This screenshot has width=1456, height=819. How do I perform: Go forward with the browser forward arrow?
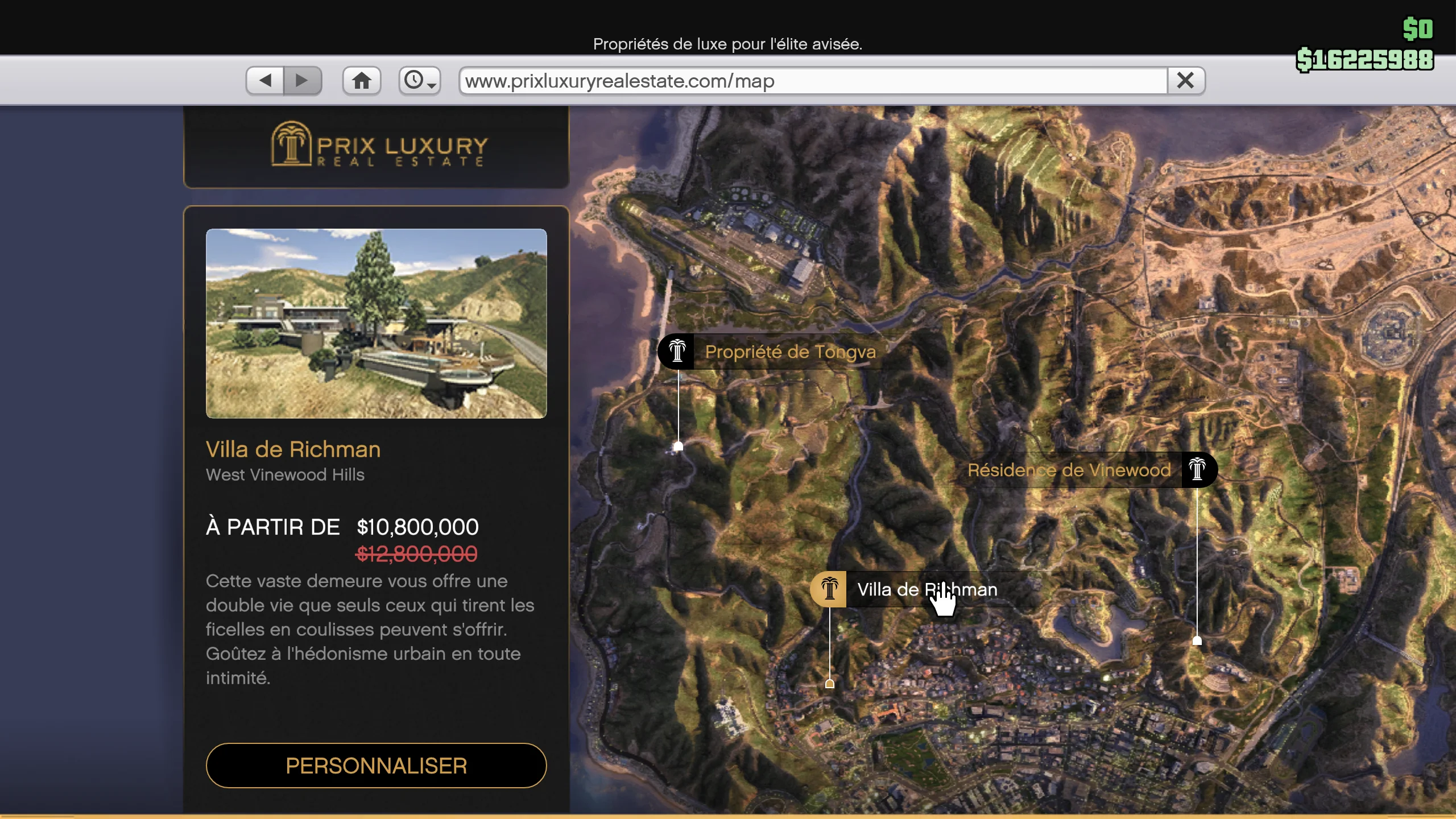303,81
